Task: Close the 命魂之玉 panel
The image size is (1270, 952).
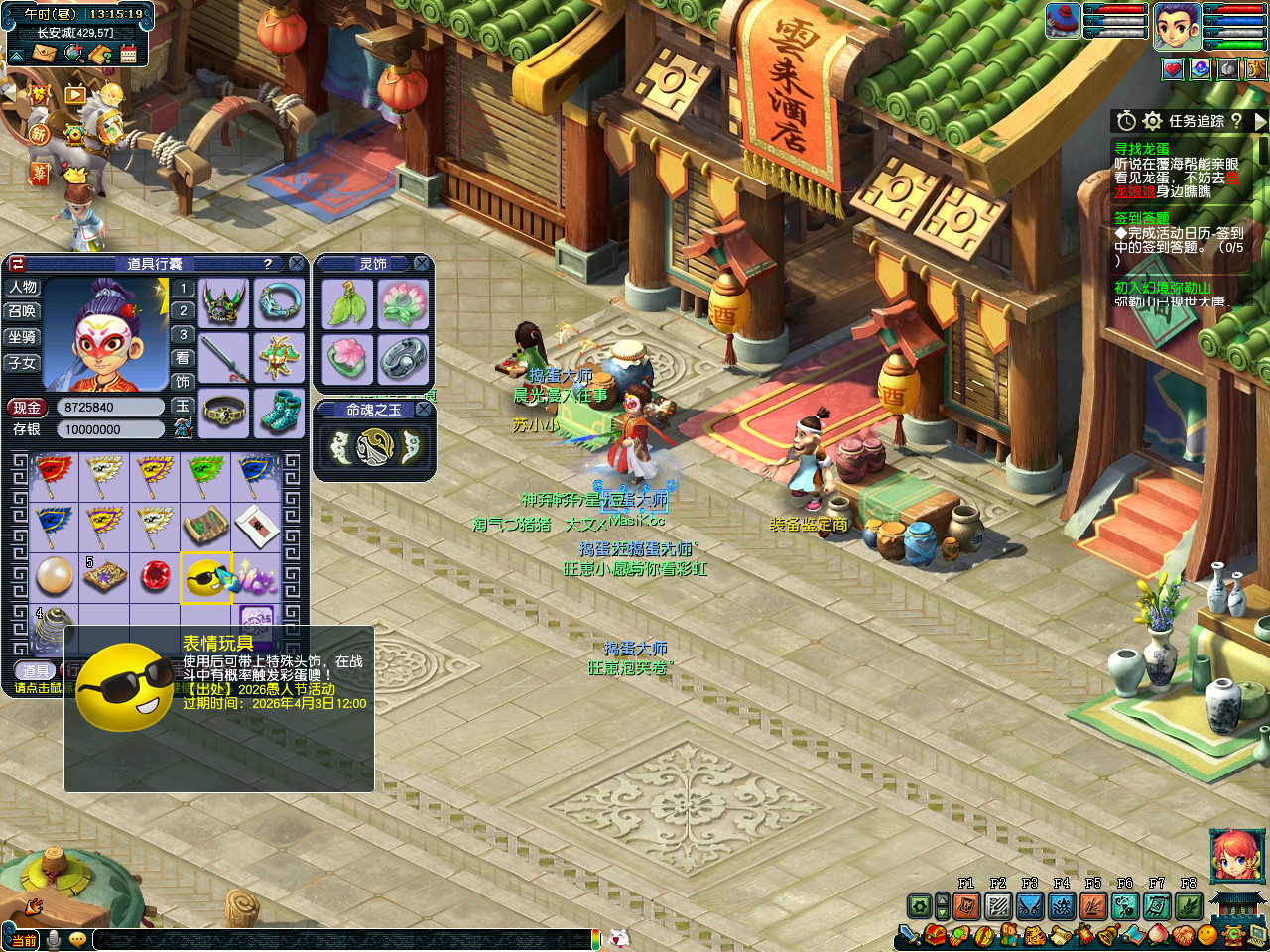Action: tap(423, 410)
